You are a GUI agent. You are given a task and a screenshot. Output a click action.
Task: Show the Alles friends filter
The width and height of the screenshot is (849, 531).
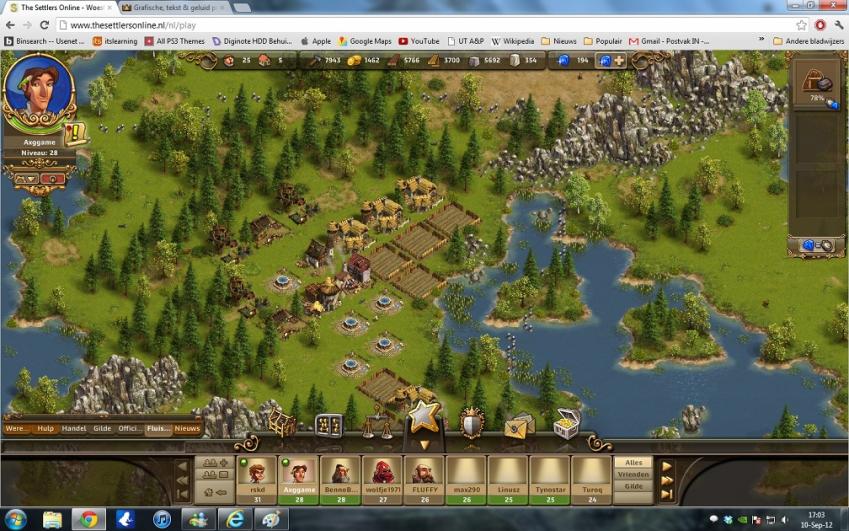[x=634, y=462]
